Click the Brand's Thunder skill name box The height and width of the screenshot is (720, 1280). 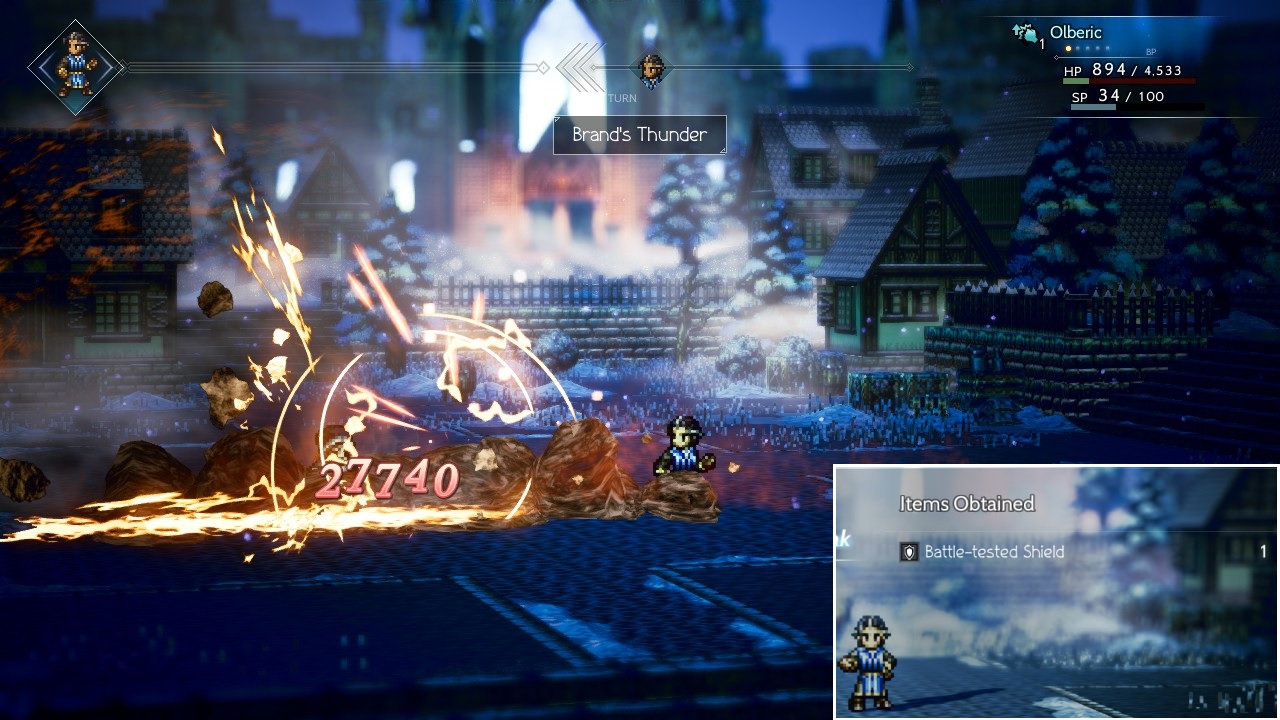coord(640,135)
